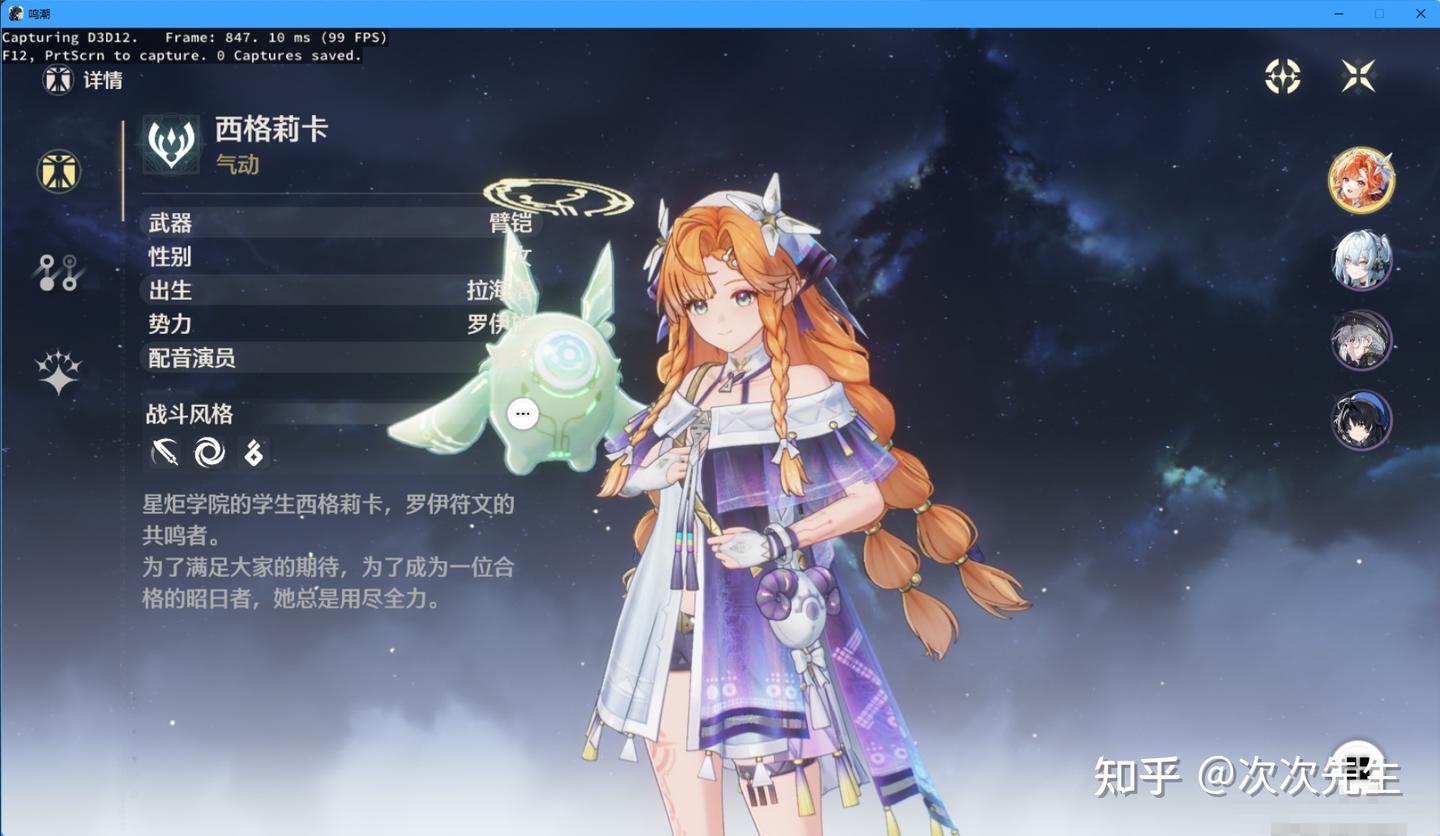This screenshot has height=836, width=1440.
Task: Click the Aero element emblem beside the name
Action: coord(172,144)
